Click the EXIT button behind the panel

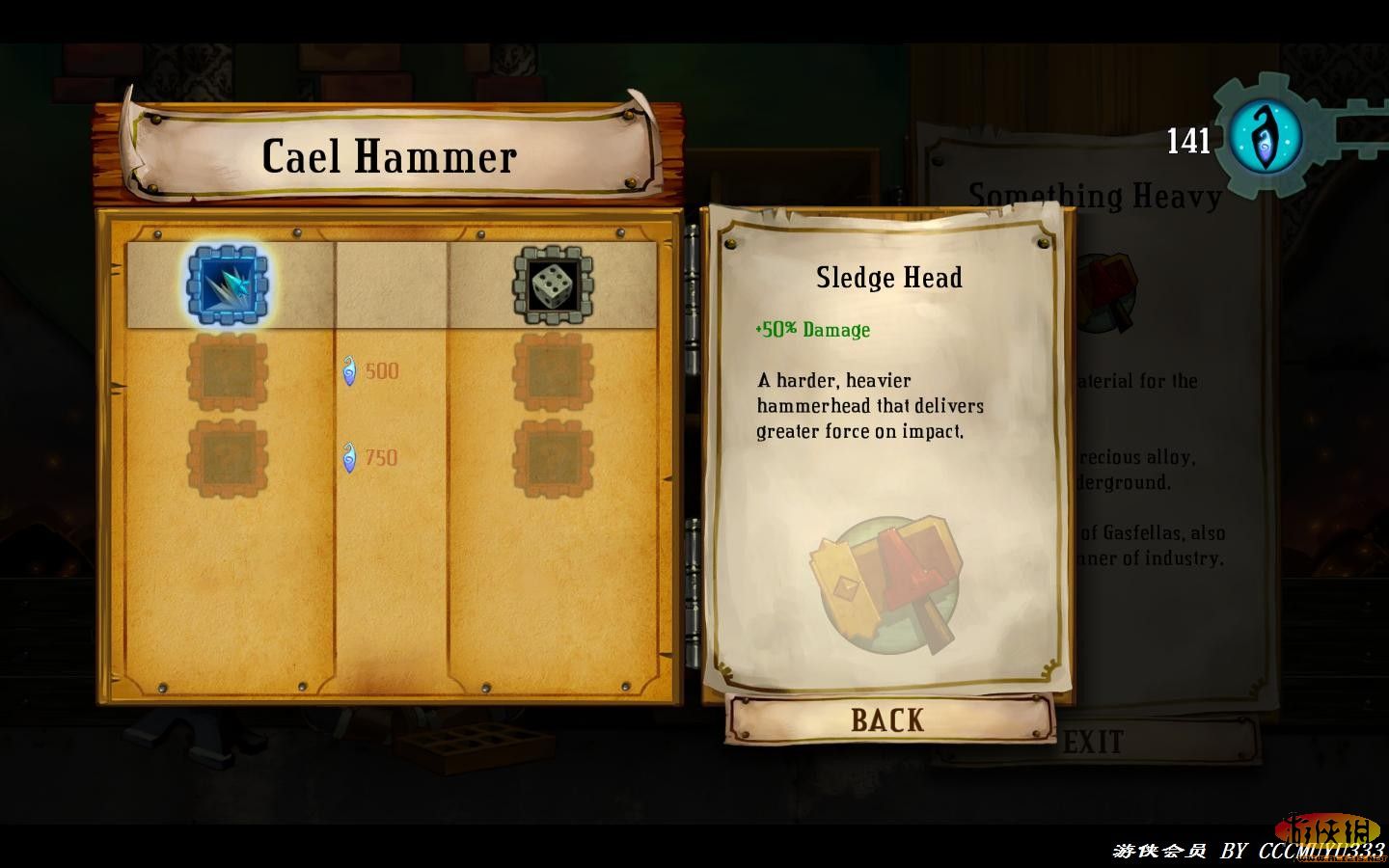tap(1094, 742)
